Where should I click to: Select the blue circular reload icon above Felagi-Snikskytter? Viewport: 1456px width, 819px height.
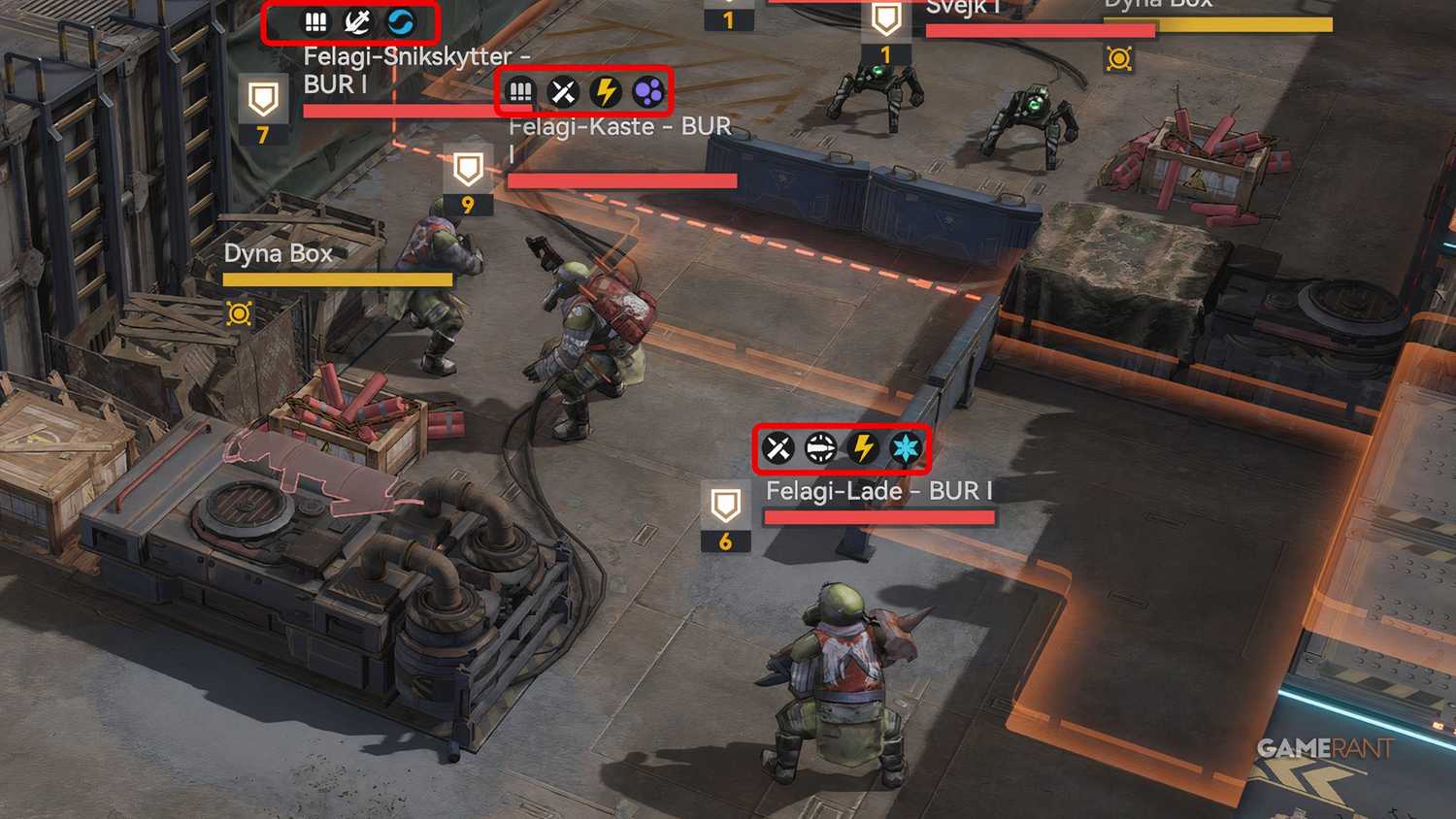pos(400,22)
